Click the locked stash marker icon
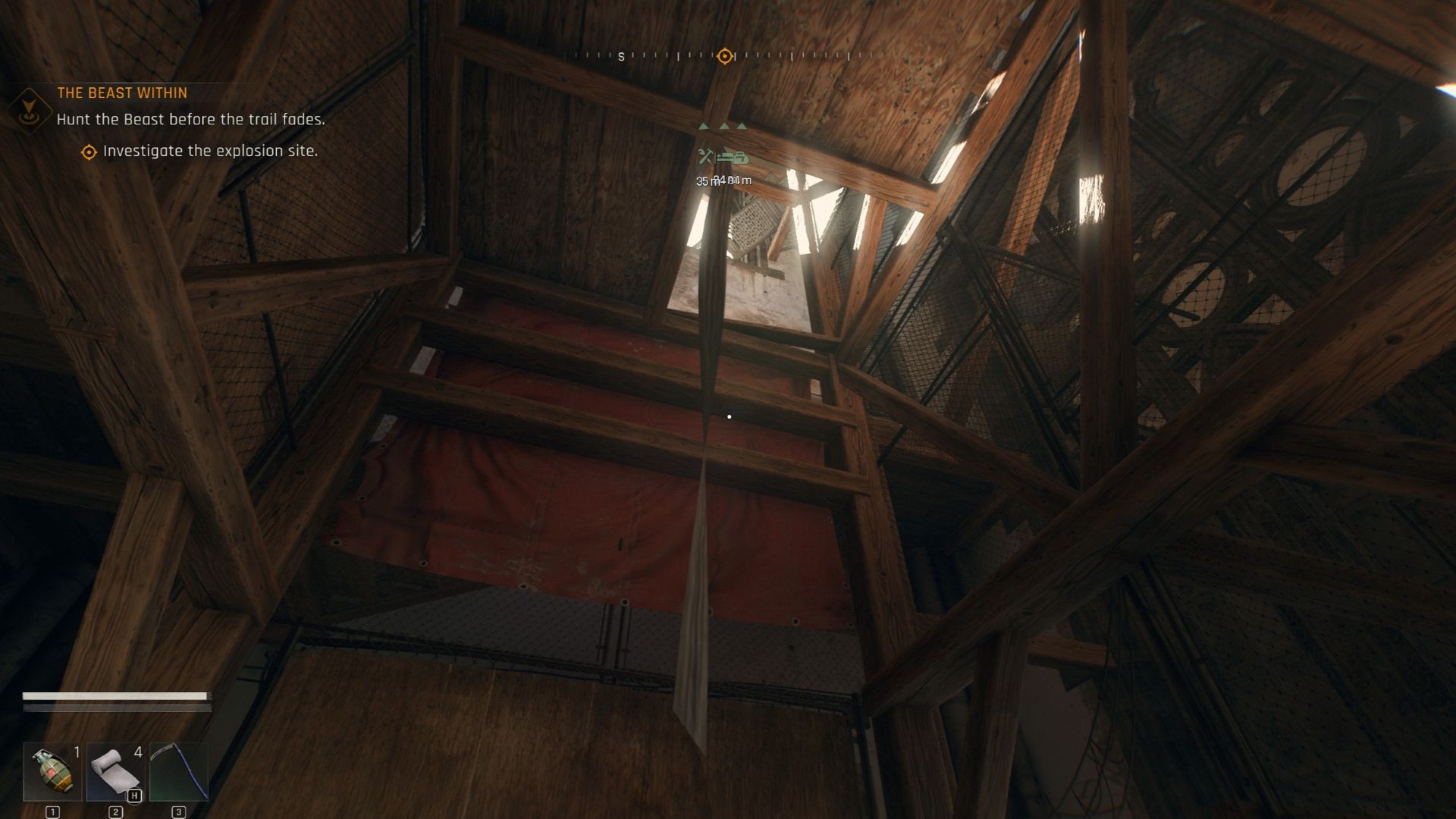The height and width of the screenshot is (819, 1456). 741,159
